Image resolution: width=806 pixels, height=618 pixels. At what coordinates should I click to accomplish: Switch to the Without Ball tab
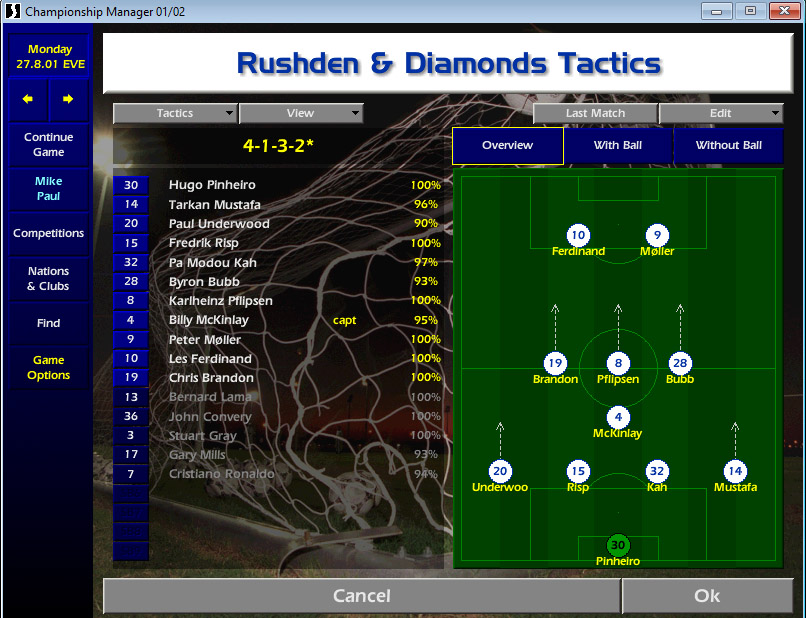pyautogui.click(x=728, y=145)
